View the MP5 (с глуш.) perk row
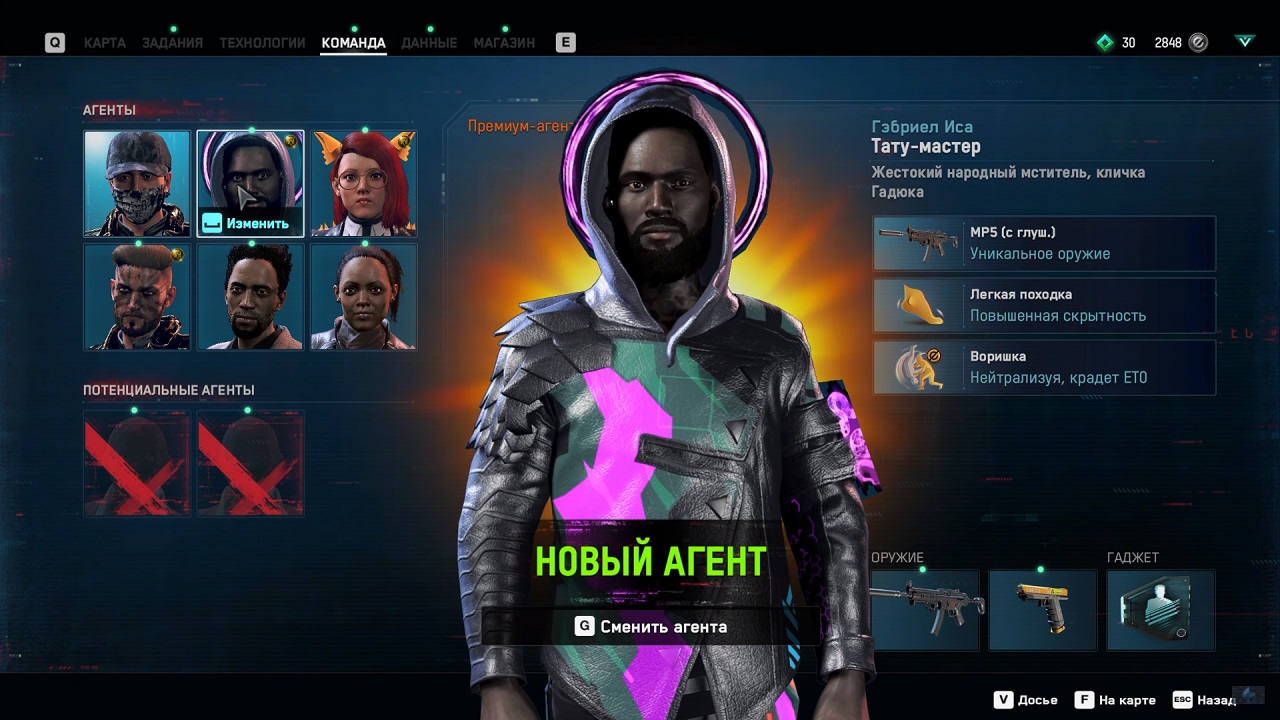Viewport: 1280px width, 720px height. click(1044, 244)
